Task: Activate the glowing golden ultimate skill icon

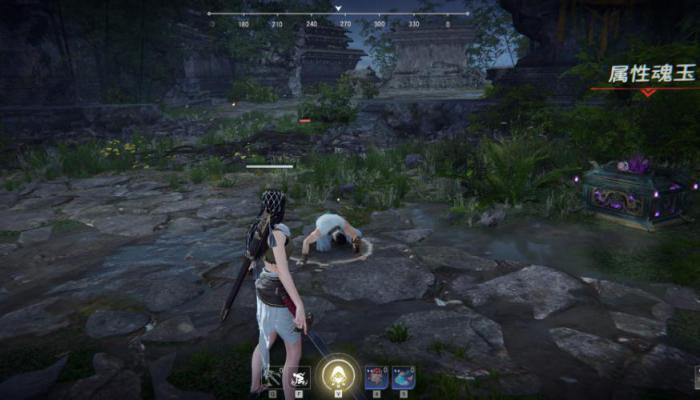Action: 336,376
